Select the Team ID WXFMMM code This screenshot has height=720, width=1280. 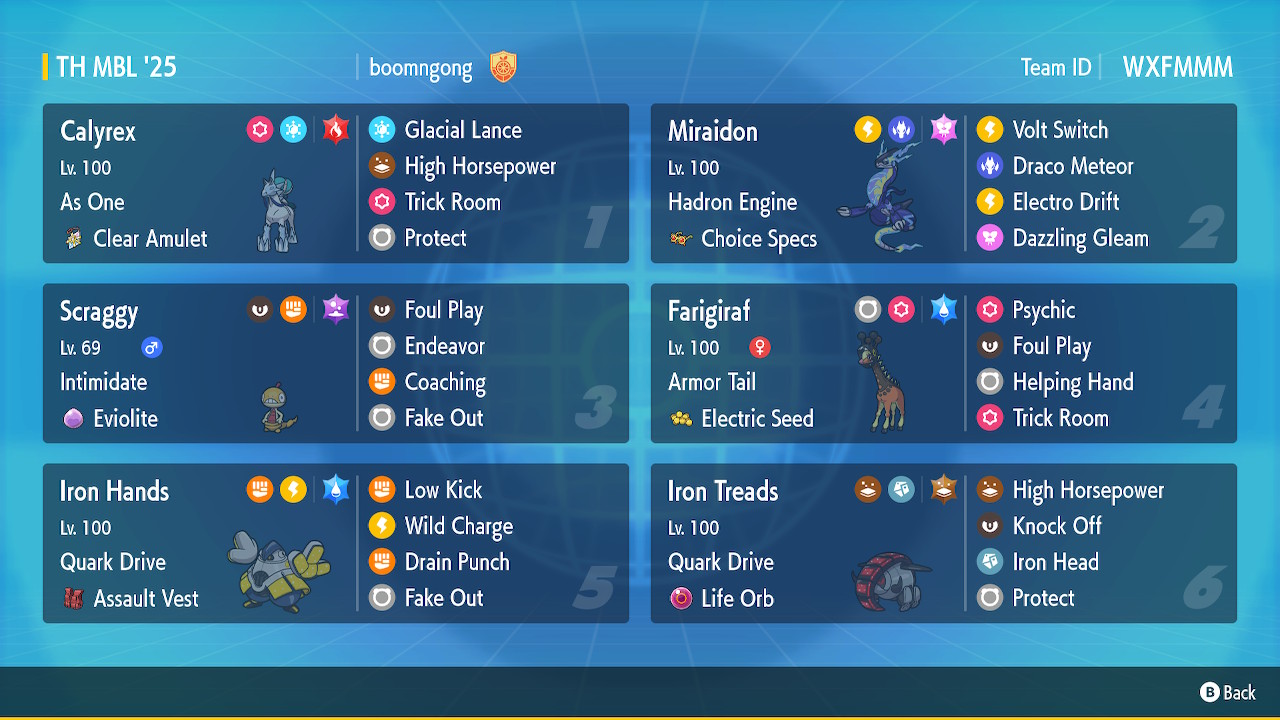tap(1177, 68)
